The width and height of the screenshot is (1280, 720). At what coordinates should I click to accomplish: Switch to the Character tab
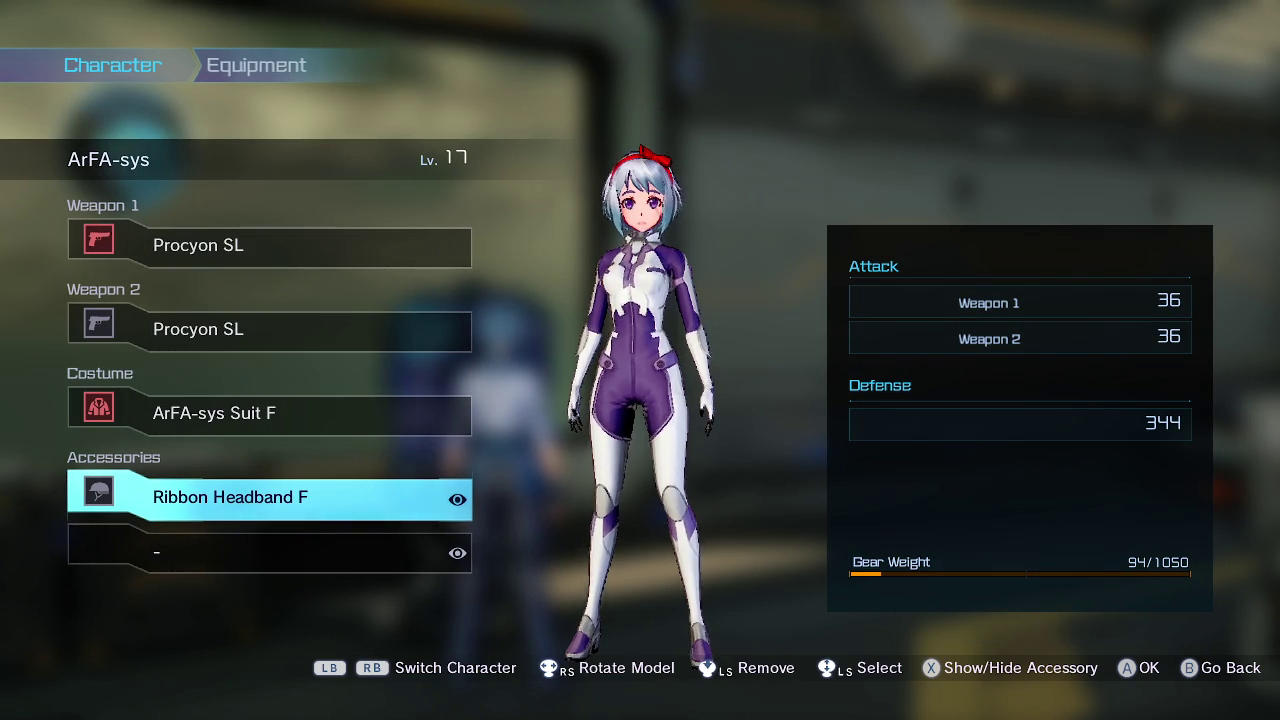coord(112,65)
